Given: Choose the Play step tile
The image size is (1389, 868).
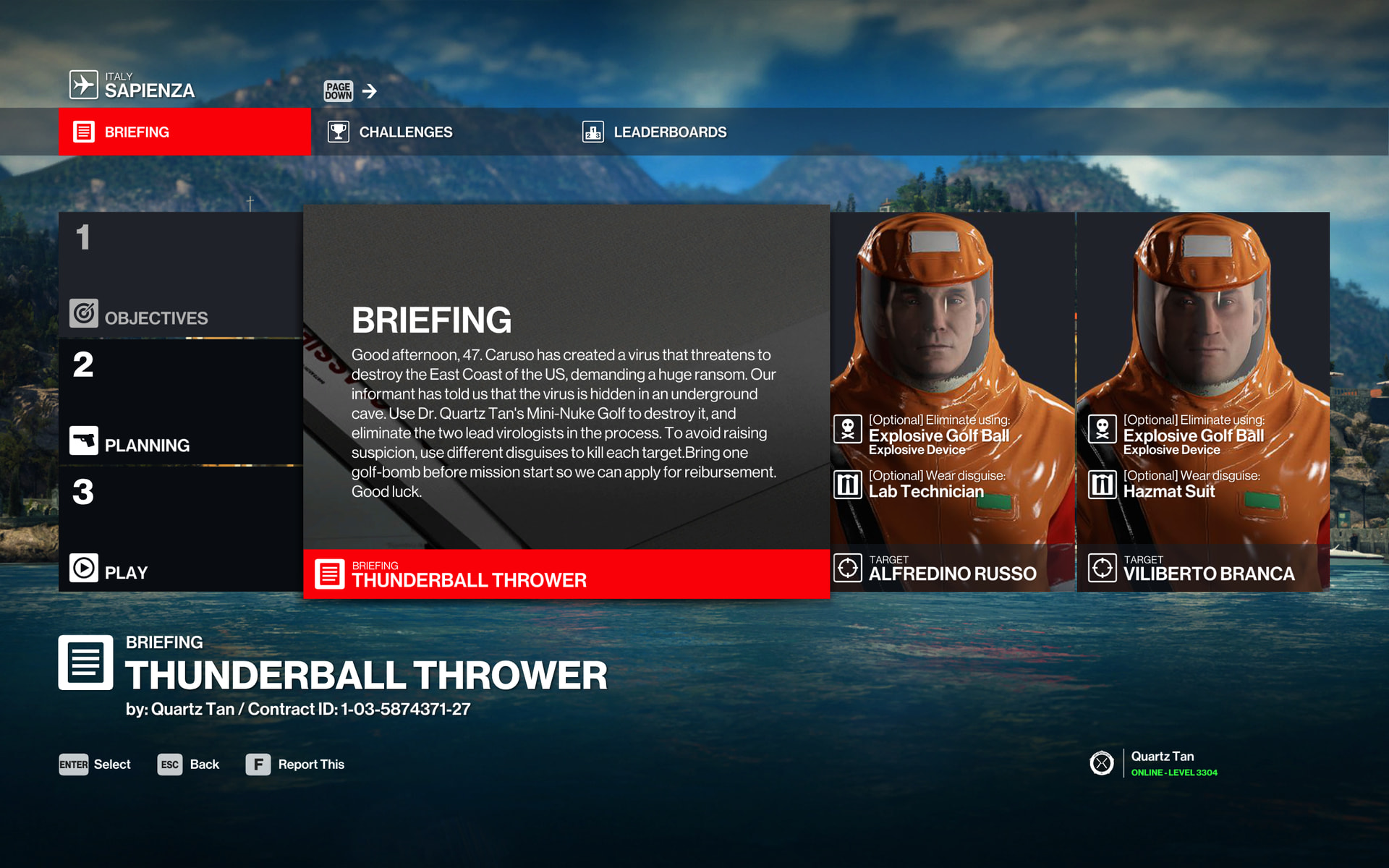Looking at the screenshot, I should [x=181, y=529].
